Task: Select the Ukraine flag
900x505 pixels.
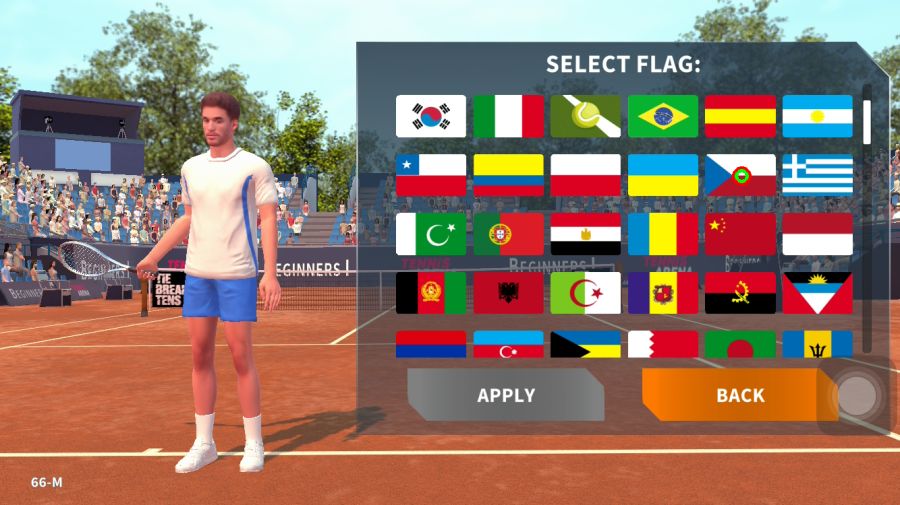Action: tap(662, 175)
